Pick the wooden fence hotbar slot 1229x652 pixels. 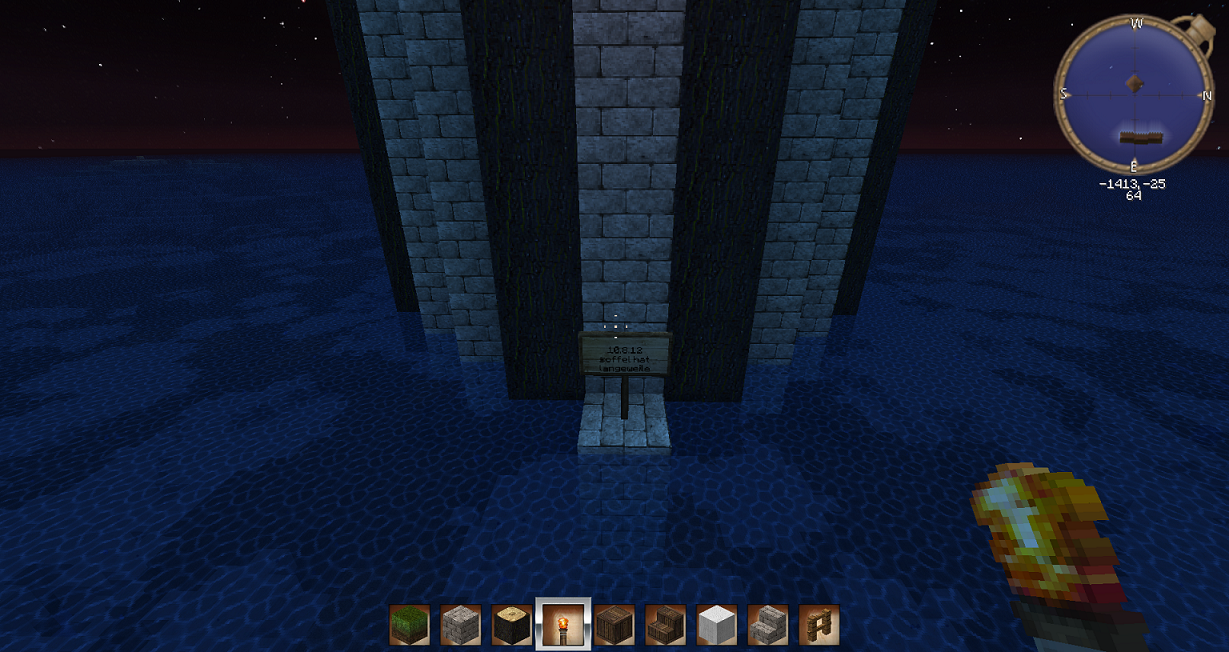pyautogui.click(x=818, y=625)
